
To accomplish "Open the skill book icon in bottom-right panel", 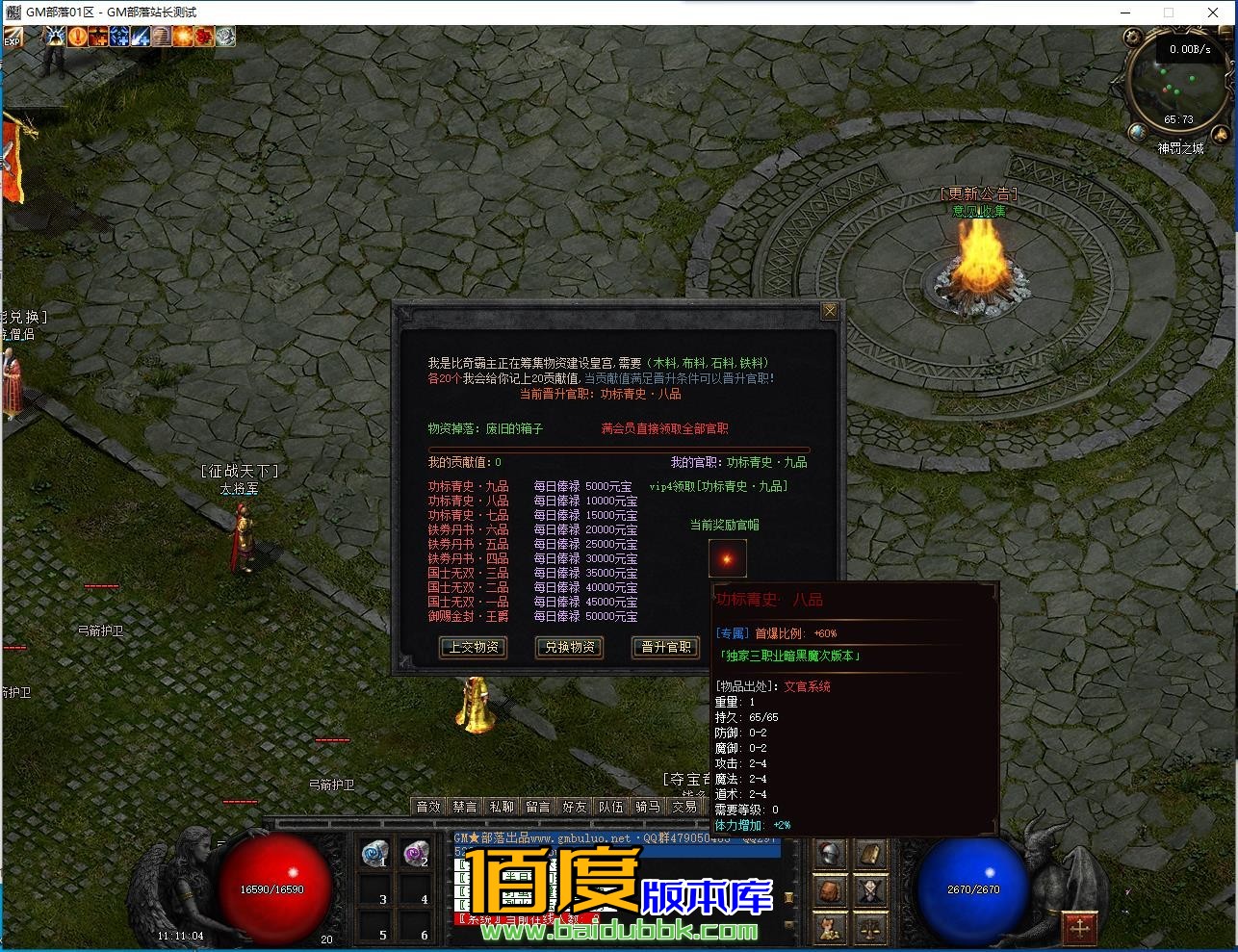I will click(869, 855).
